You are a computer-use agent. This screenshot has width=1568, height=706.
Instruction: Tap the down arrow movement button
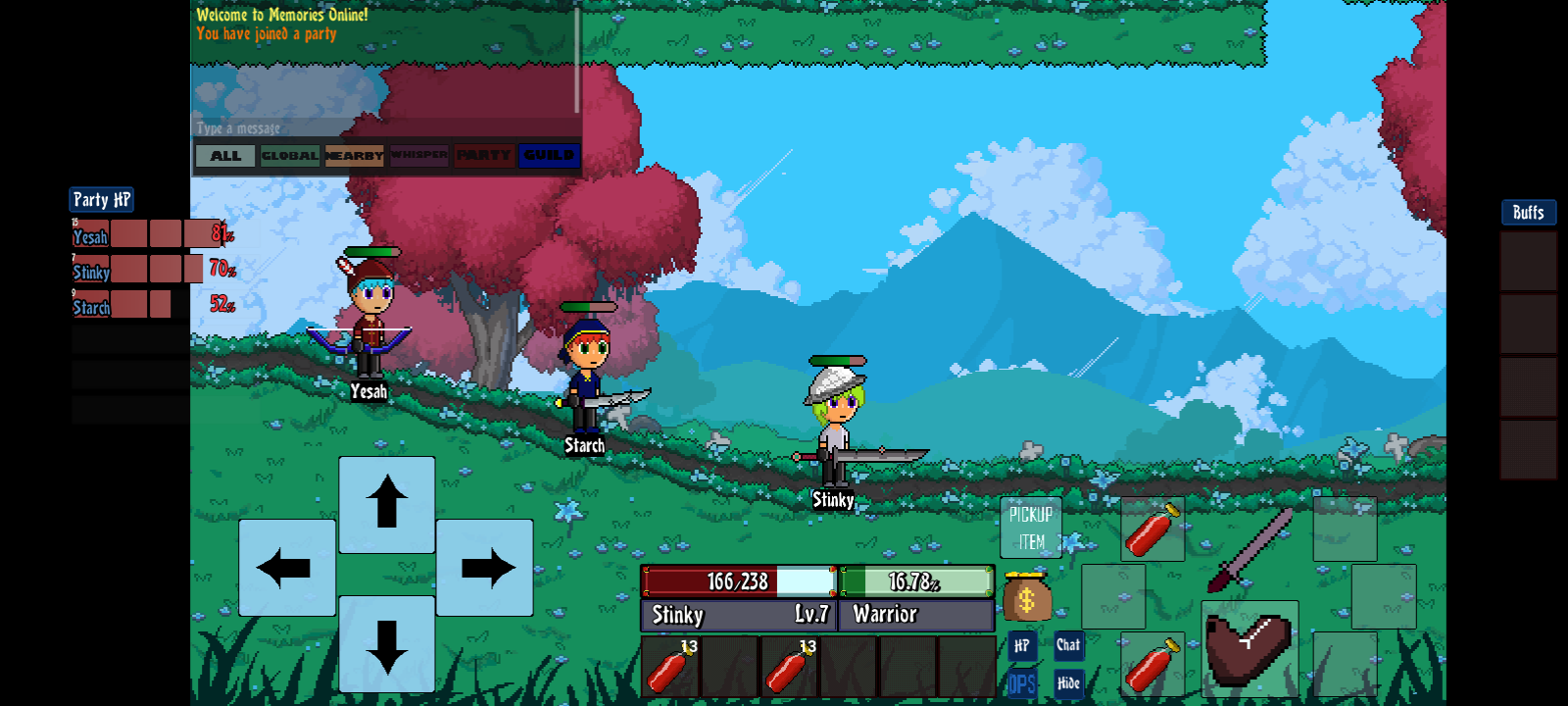(x=387, y=644)
